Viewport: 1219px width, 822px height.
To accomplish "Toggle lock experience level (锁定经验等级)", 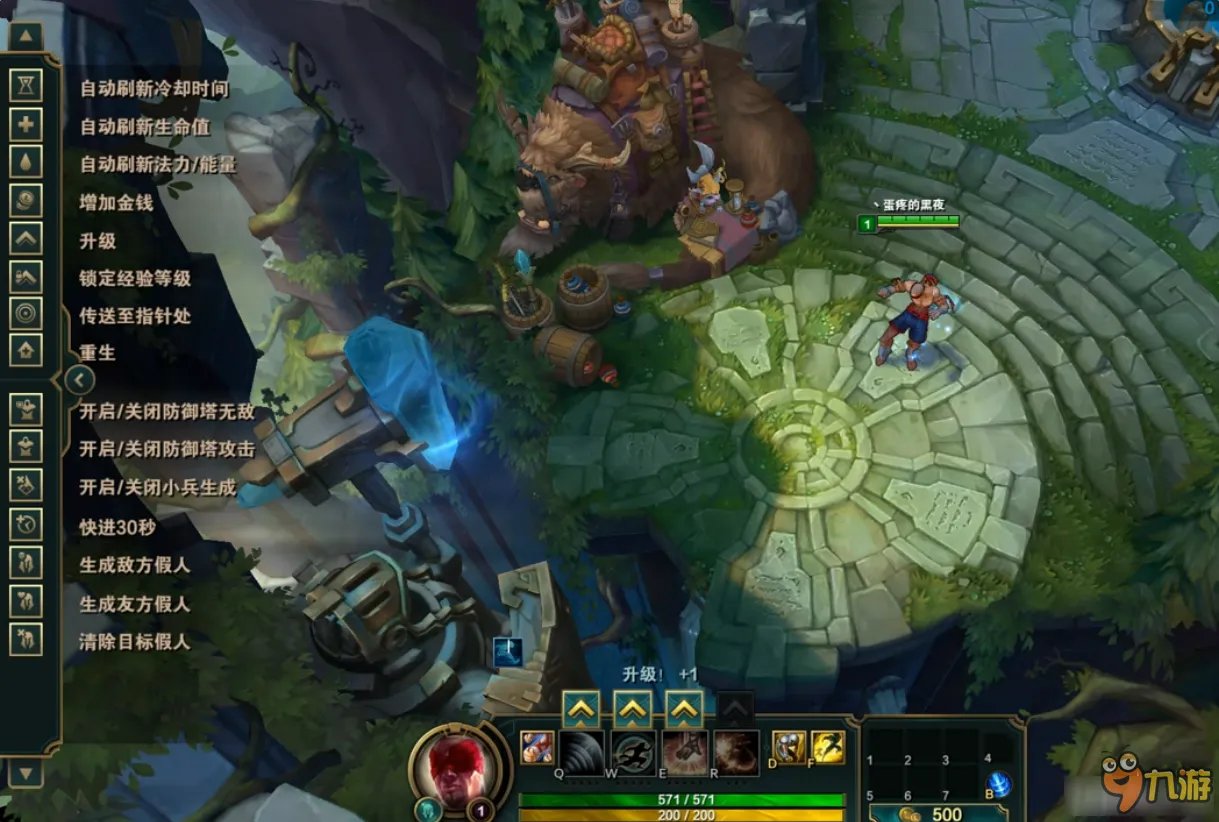I will 26,276.
